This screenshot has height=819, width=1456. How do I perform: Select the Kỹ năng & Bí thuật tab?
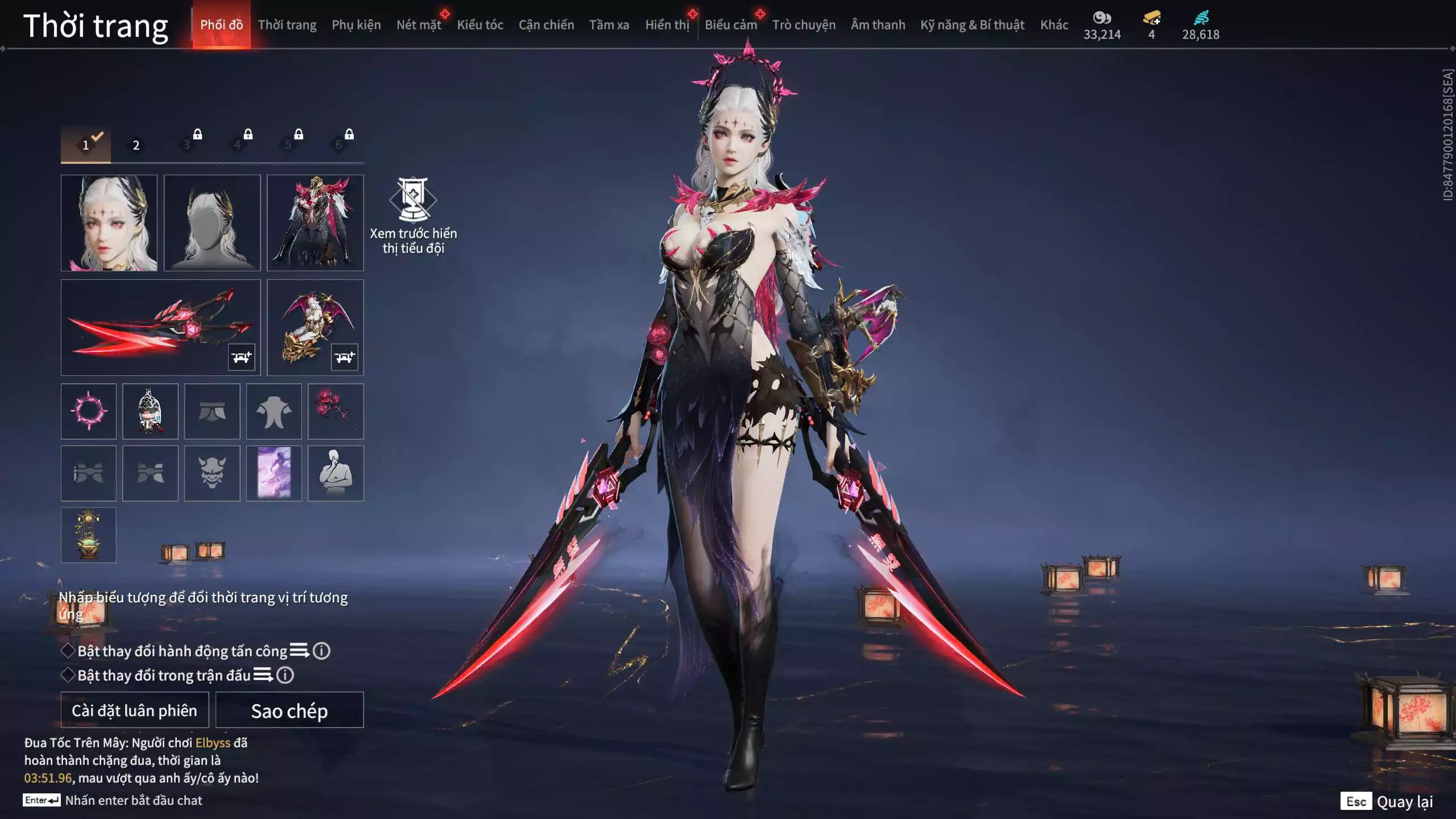click(x=972, y=25)
